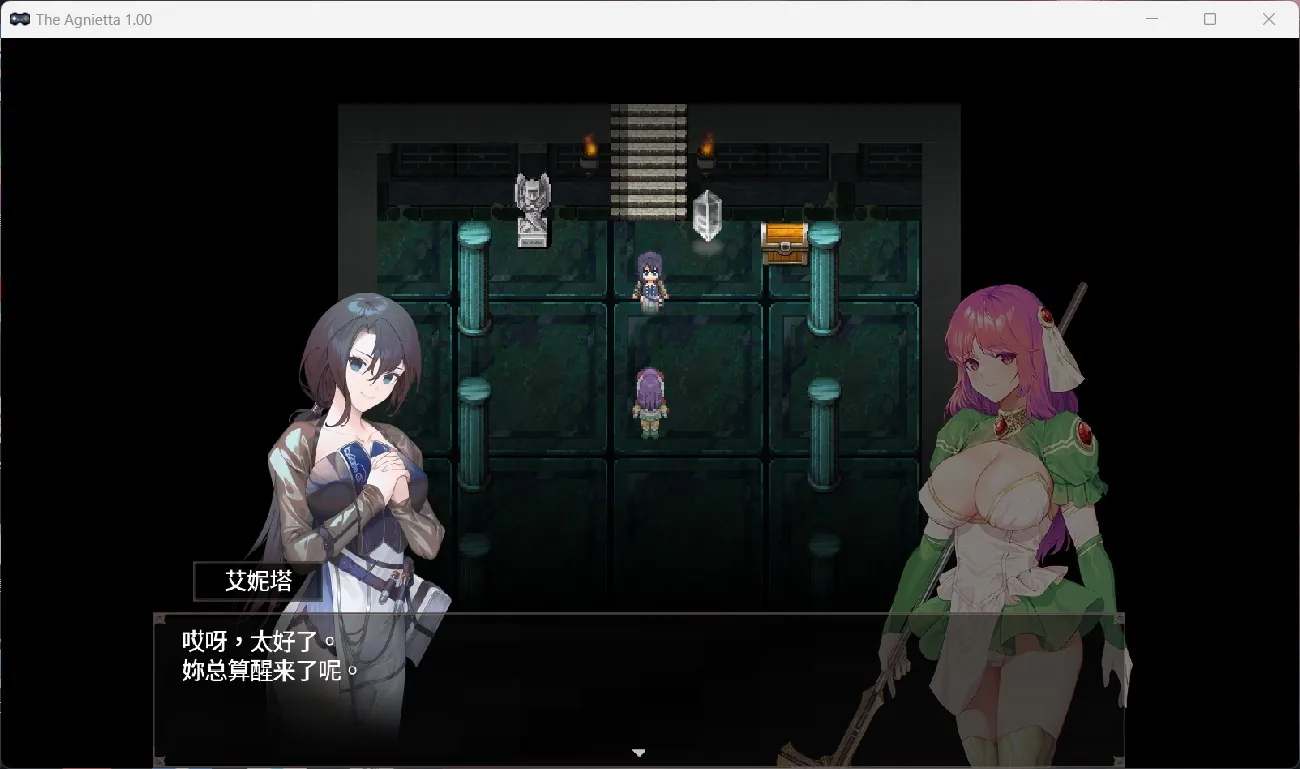Image resolution: width=1300 pixels, height=769 pixels.
Task: Click the right torch beside the stairs
Action: (706, 146)
